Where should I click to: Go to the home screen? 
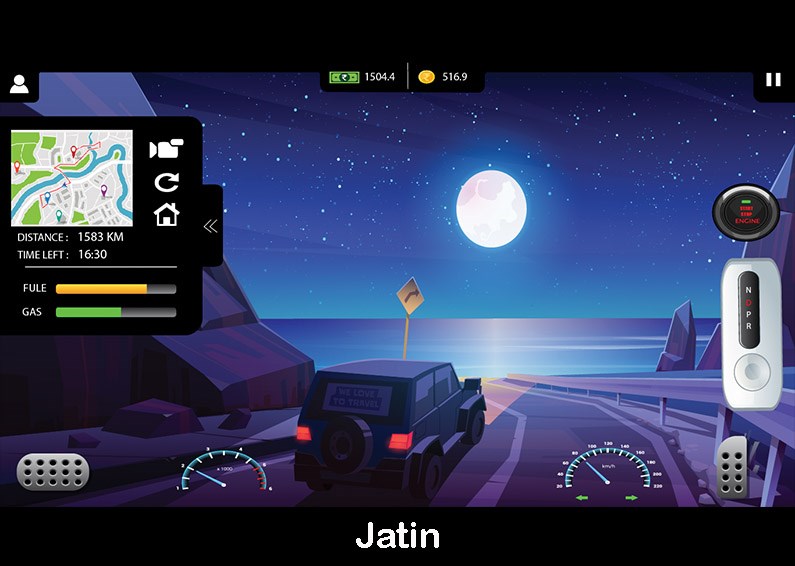pyautogui.click(x=166, y=214)
